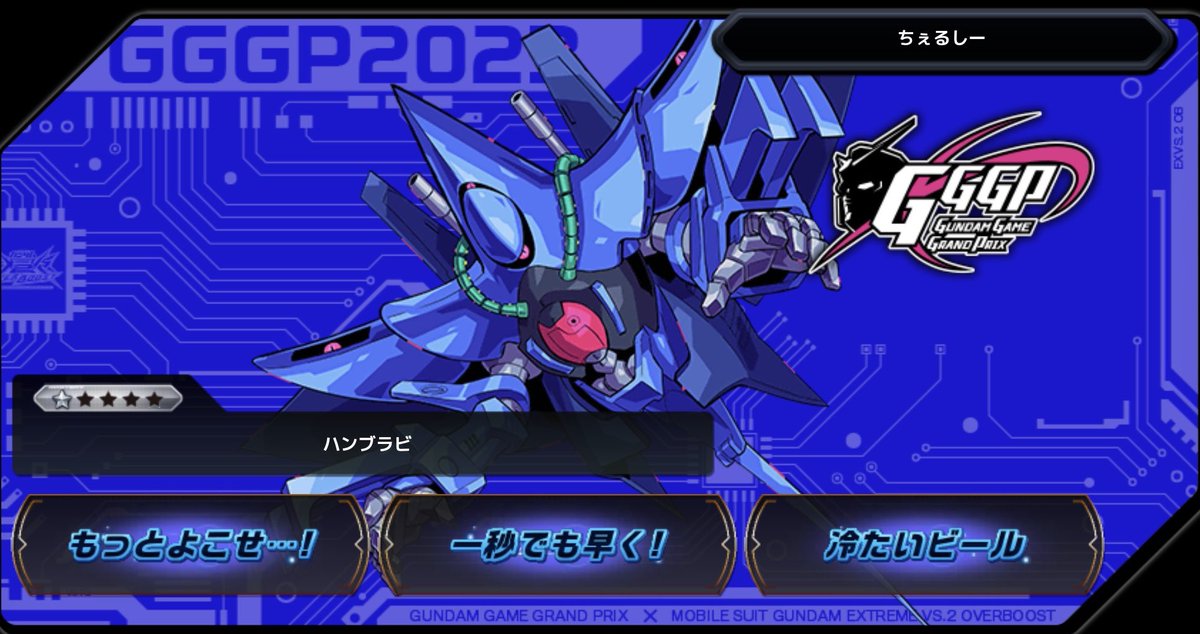Screen dimensions: 1200x634
Task: Select the ハンブラビ unit name bar
Action: pos(365,445)
